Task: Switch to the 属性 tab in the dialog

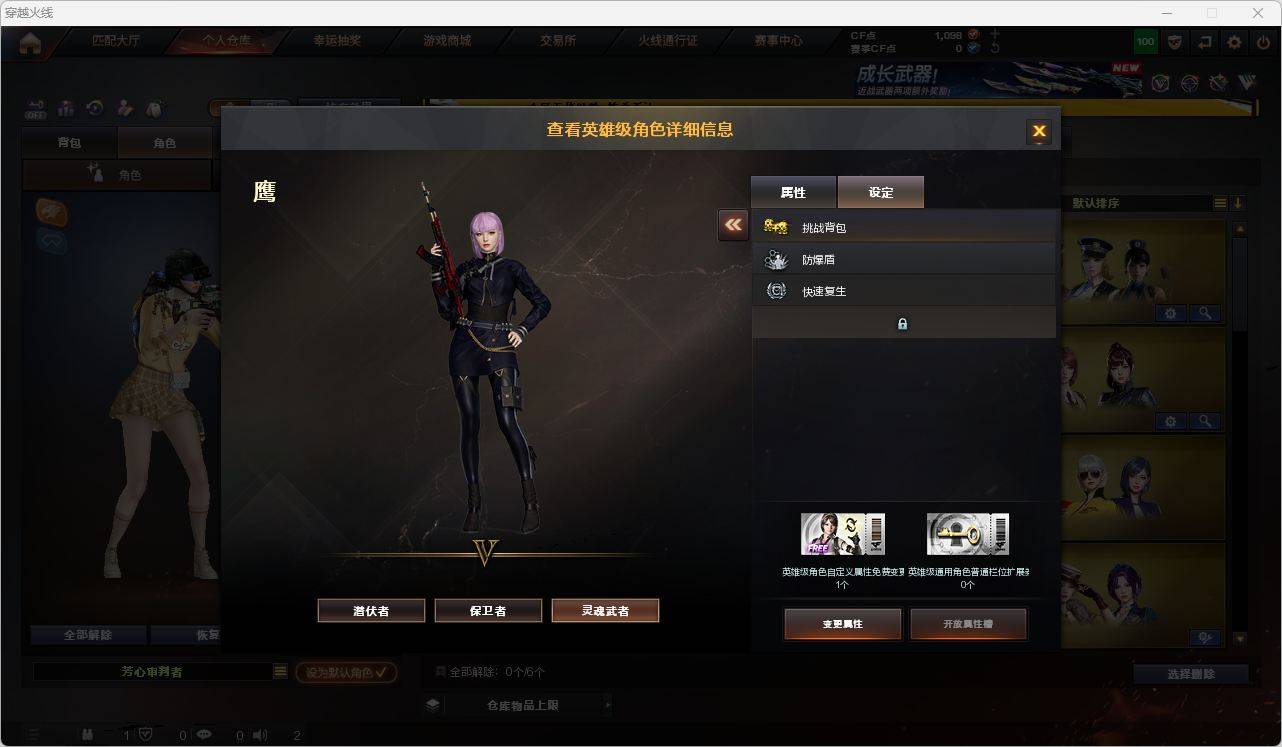Action: tap(793, 192)
